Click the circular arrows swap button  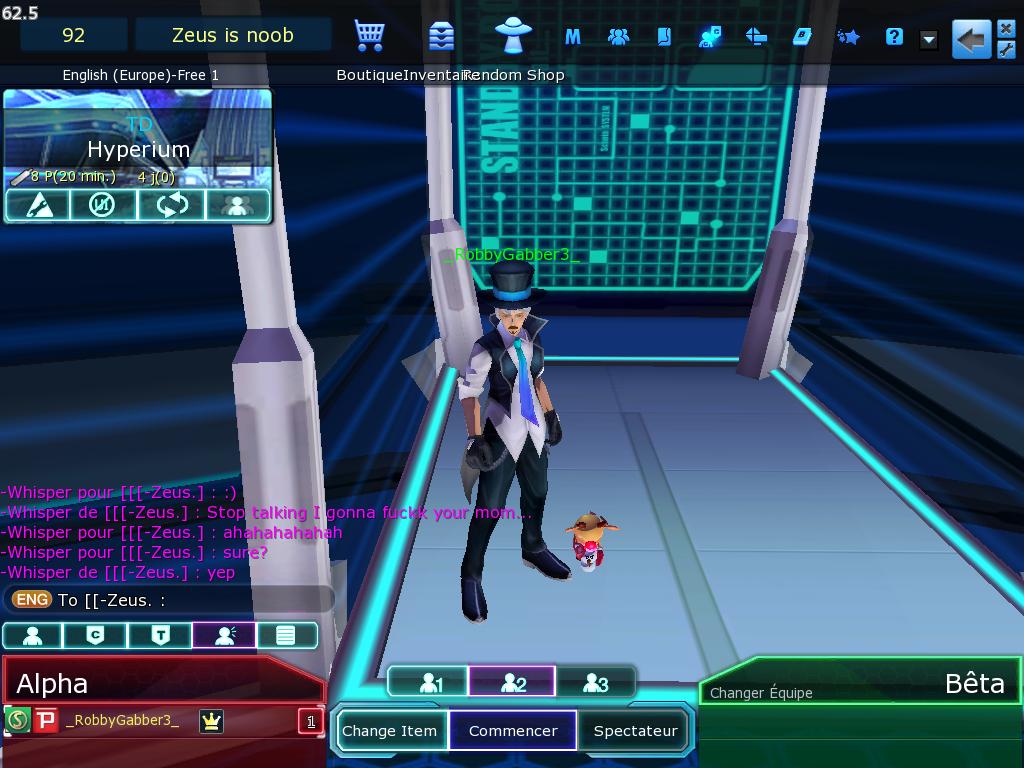click(x=171, y=205)
